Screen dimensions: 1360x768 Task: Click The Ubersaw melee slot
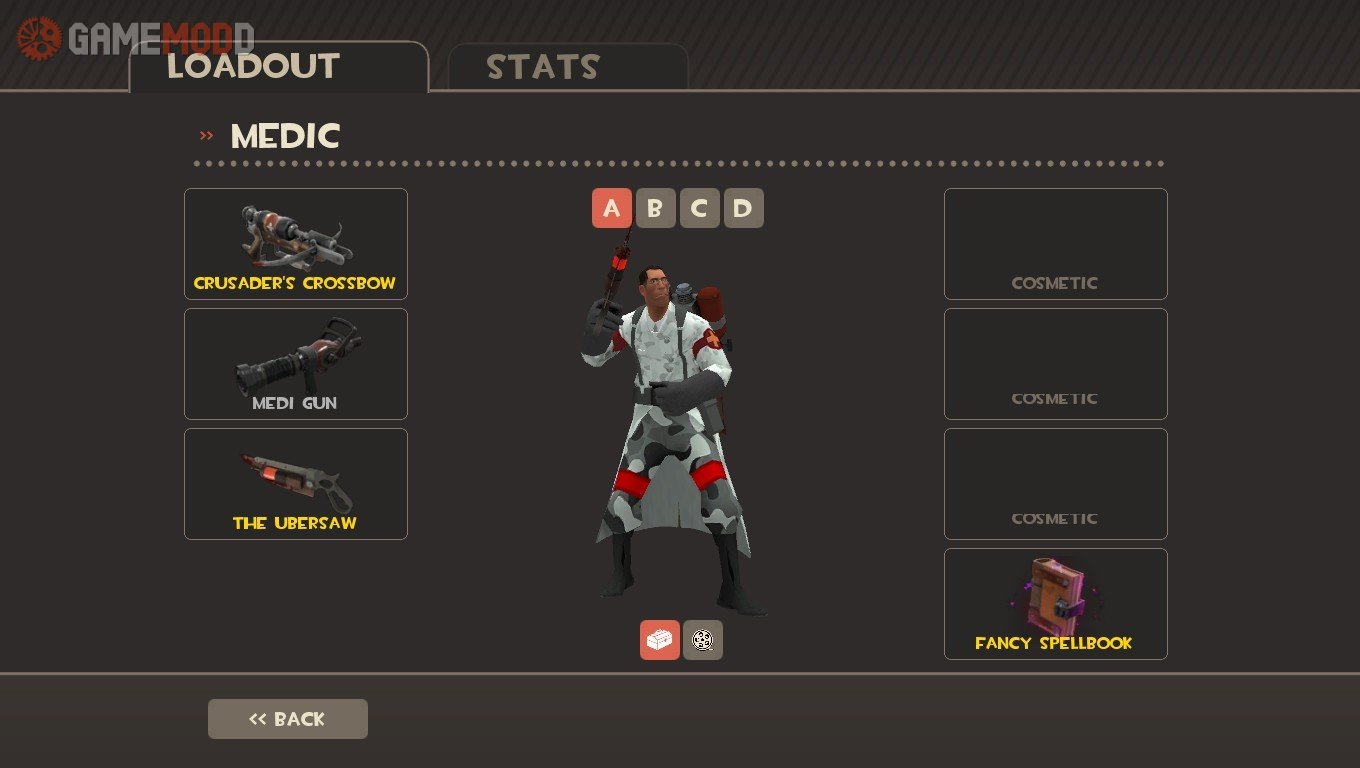coord(295,483)
